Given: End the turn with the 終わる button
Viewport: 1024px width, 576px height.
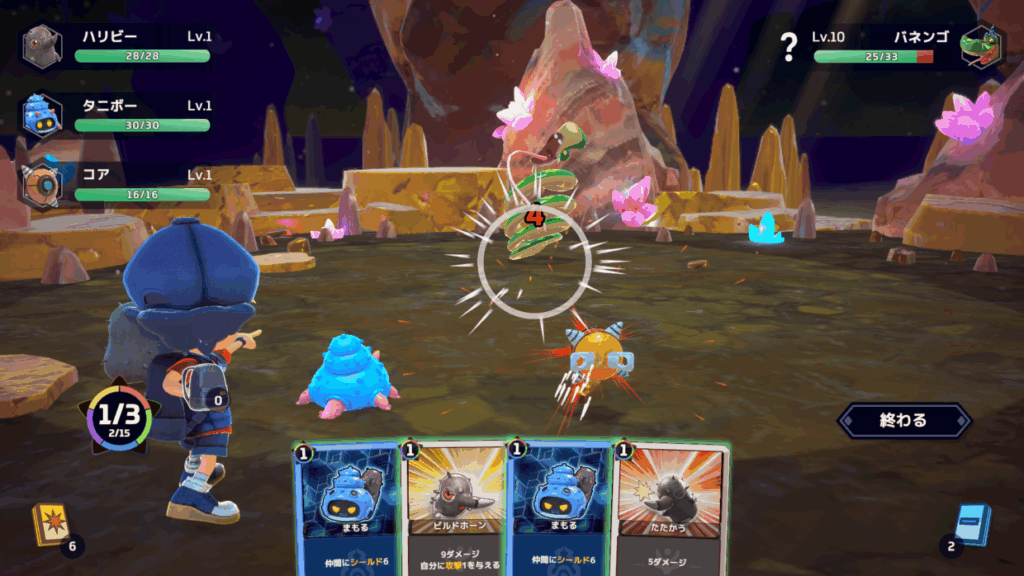Looking at the screenshot, I should click(903, 420).
